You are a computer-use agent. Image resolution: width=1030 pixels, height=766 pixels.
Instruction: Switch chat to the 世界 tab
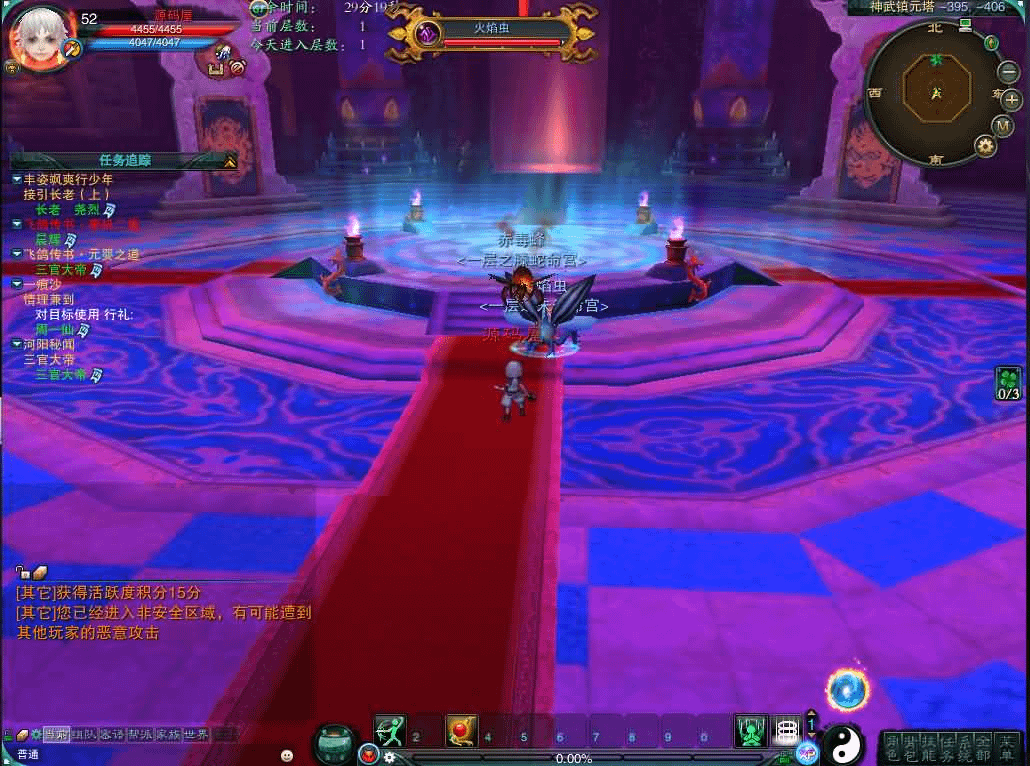click(195, 734)
